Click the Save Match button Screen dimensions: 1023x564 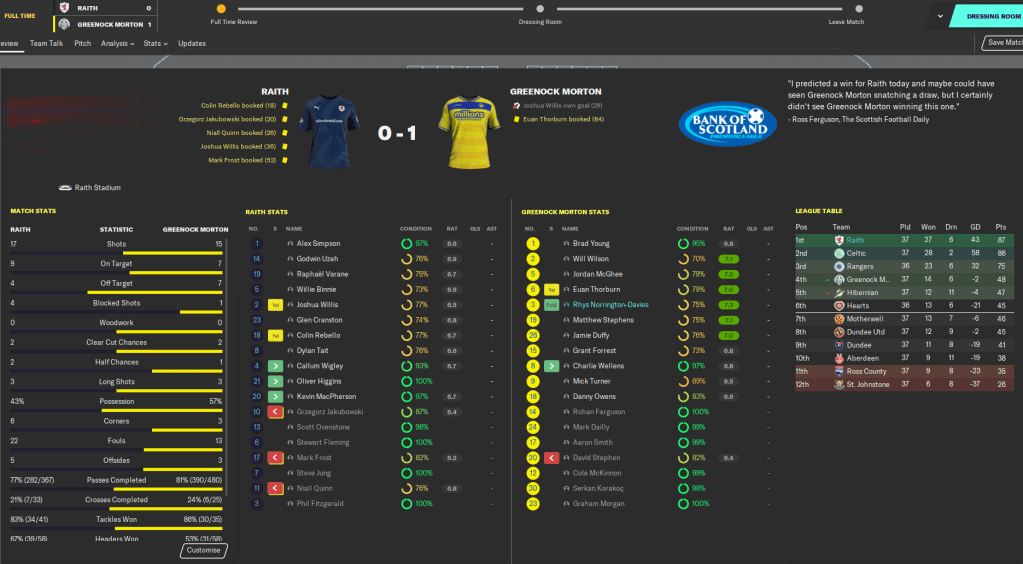click(x=1003, y=43)
